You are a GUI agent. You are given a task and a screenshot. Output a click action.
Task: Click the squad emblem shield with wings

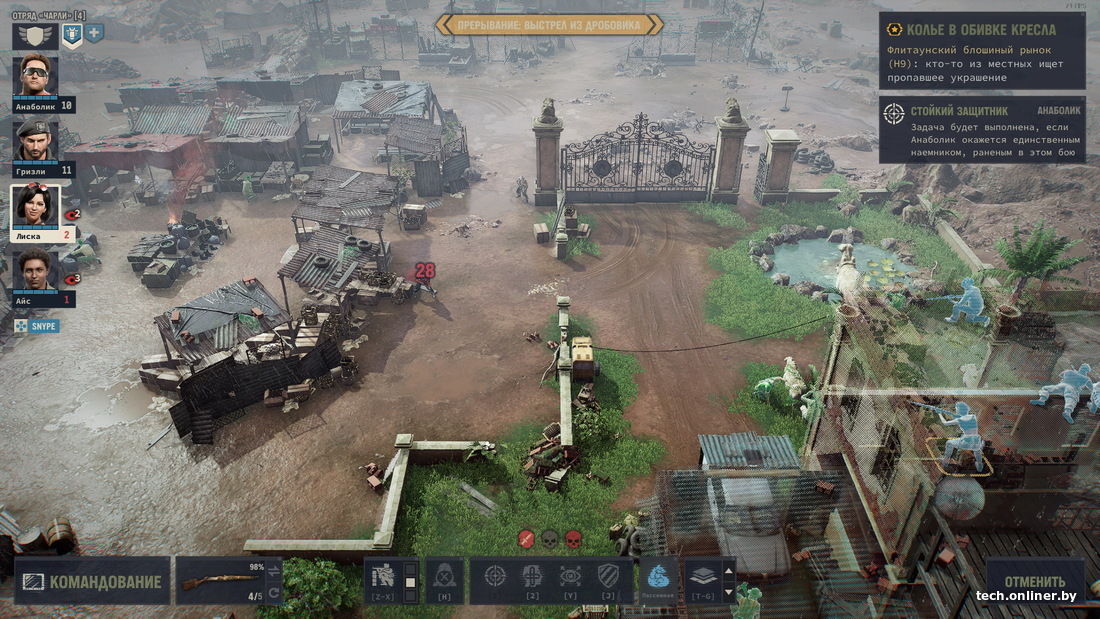coord(33,35)
